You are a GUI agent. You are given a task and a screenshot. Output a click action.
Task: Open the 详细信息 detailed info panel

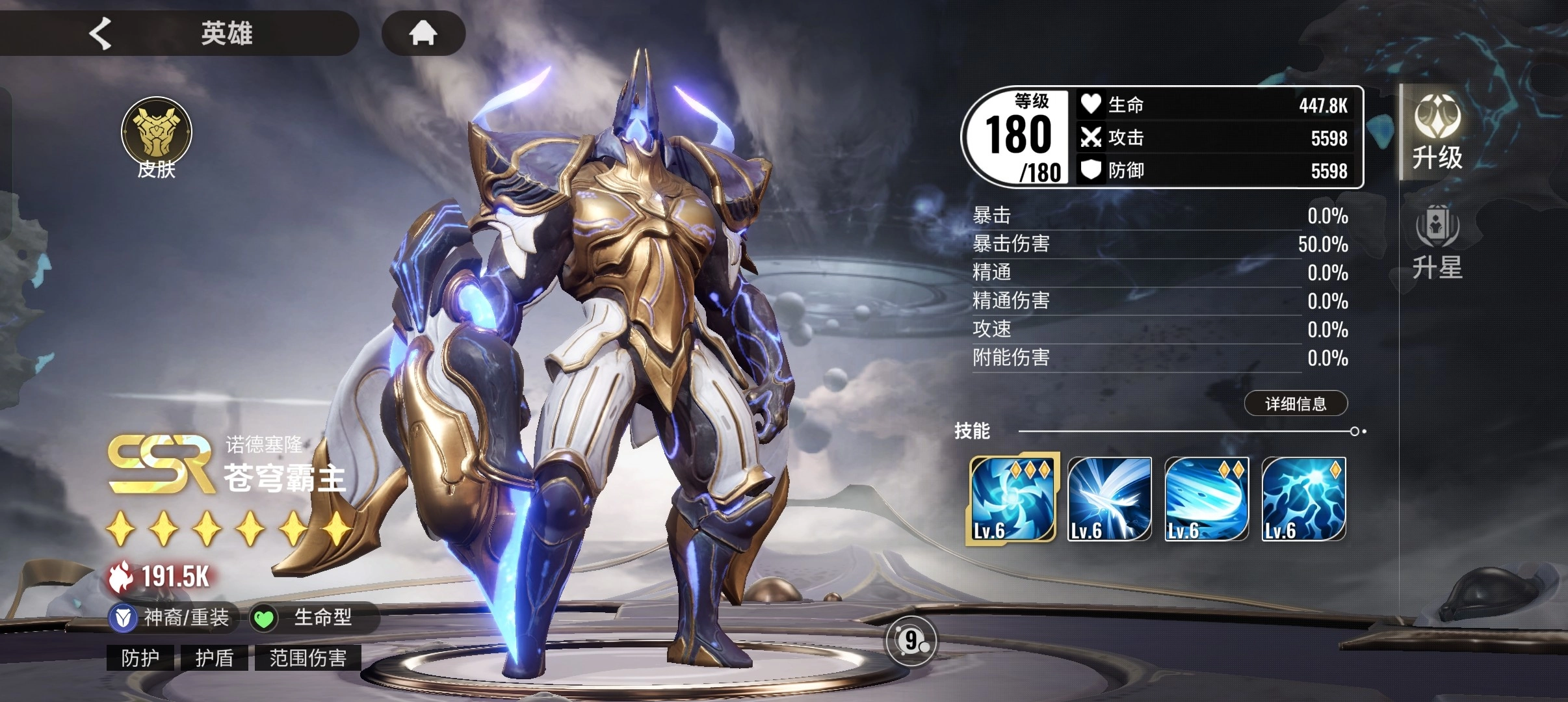[x=1295, y=404]
